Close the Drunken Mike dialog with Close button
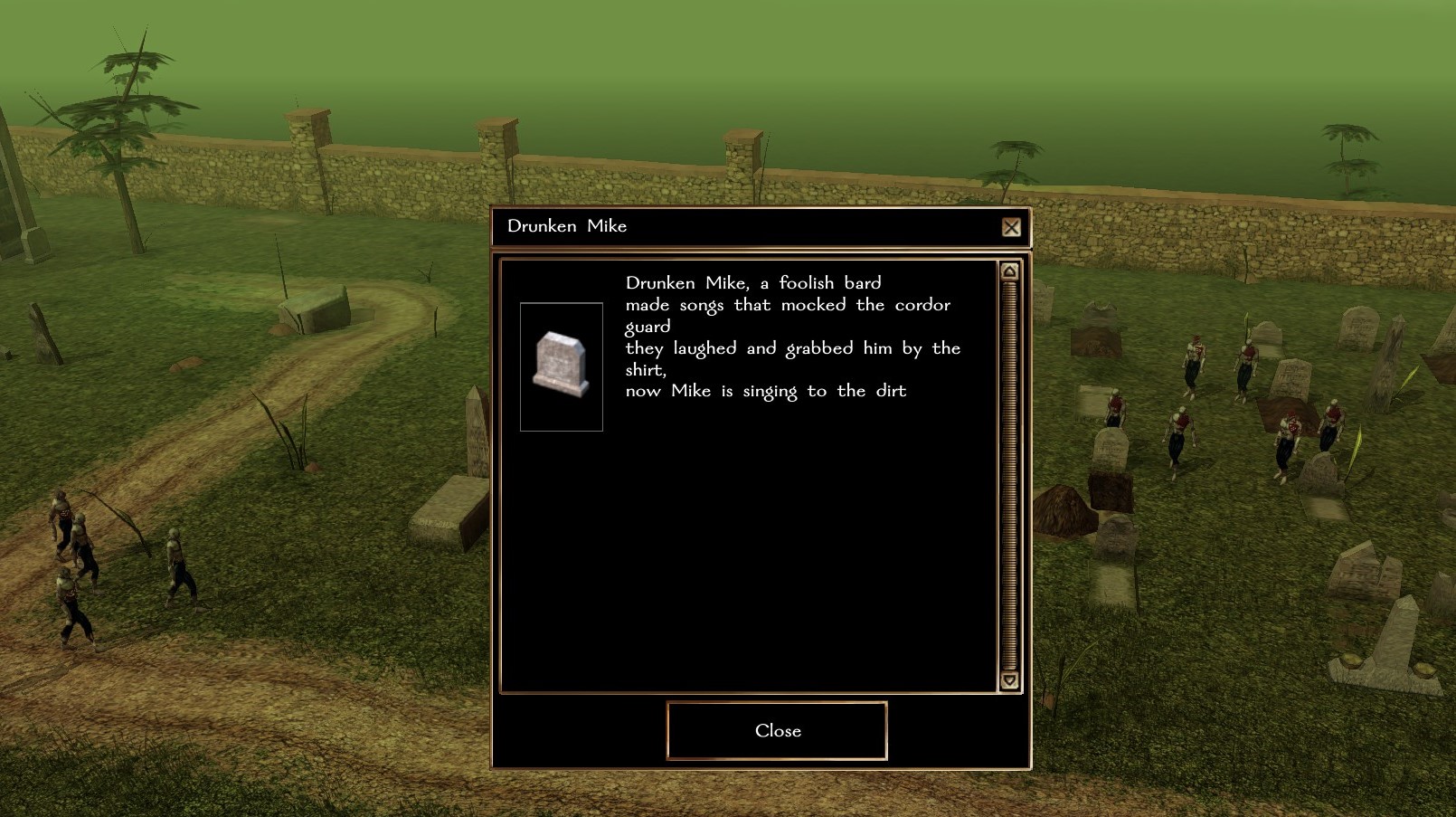This screenshot has height=817, width=1456. pos(777,730)
